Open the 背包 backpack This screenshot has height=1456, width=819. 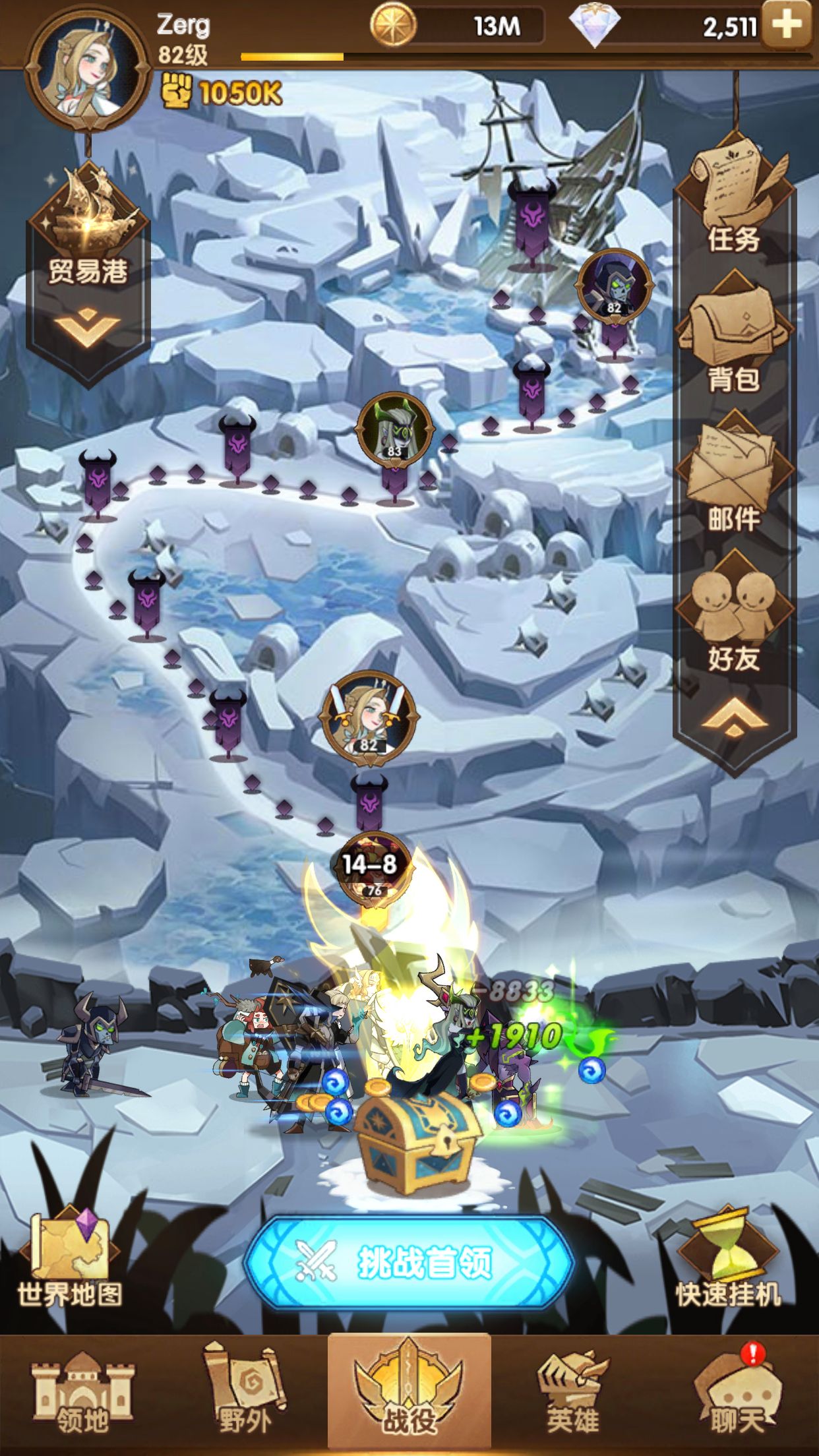click(735, 336)
